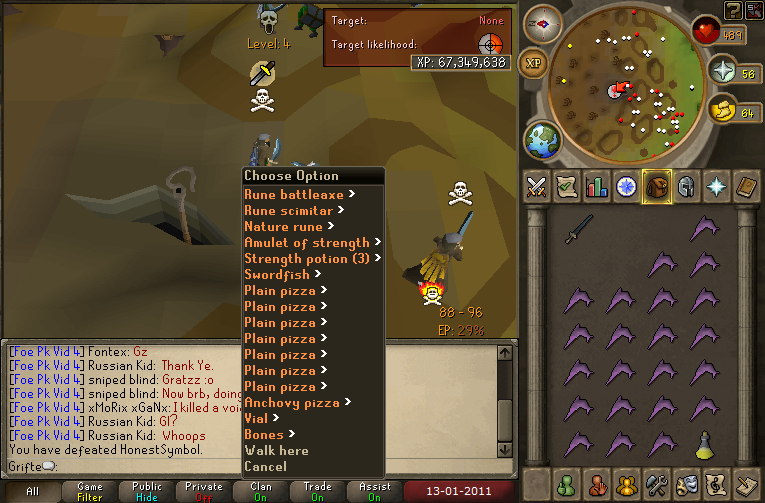Toggle the XP counter button
Viewport: 765px width, 503px height.
535,63
